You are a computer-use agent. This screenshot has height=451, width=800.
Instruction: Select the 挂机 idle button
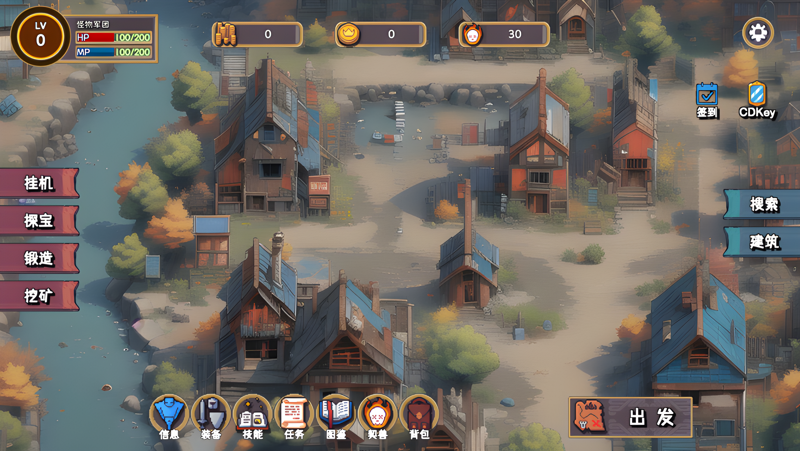38,182
